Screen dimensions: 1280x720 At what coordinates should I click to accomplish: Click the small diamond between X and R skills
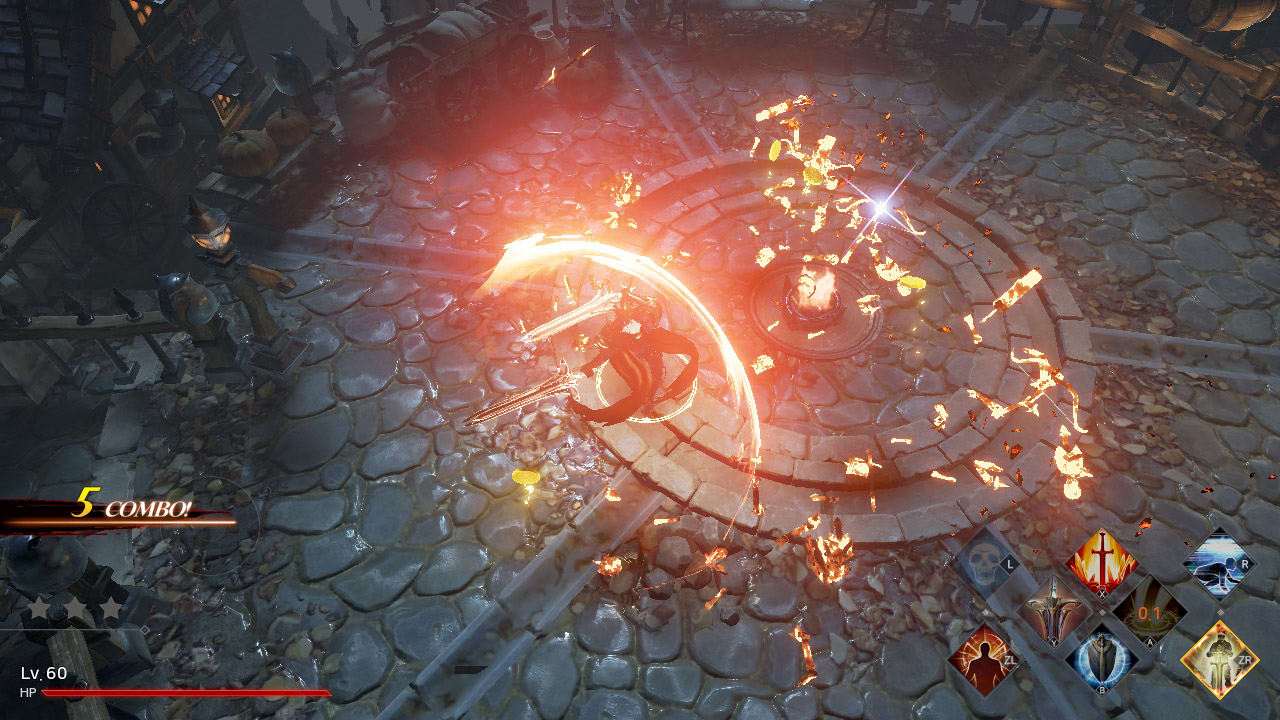1221,610
